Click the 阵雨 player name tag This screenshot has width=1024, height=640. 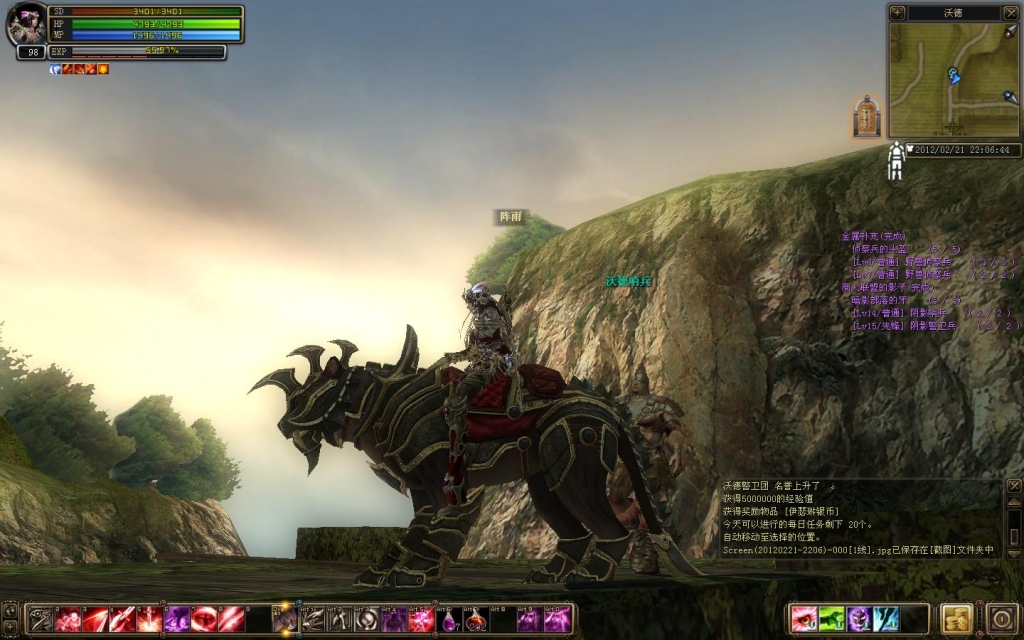(x=511, y=217)
